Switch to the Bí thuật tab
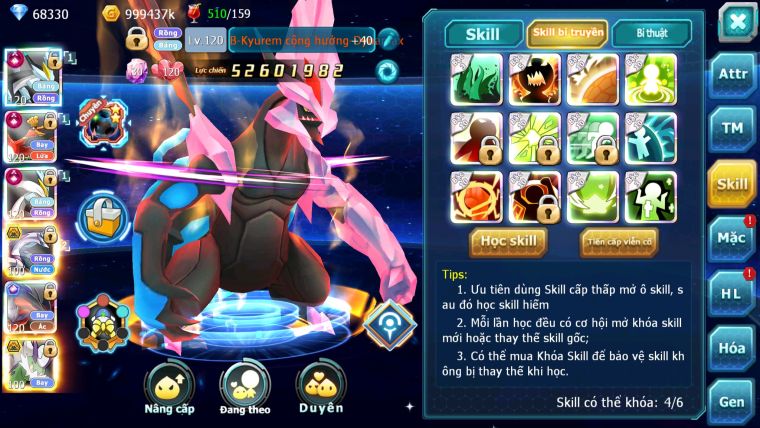This screenshot has width=760, height=428. click(x=651, y=33)
